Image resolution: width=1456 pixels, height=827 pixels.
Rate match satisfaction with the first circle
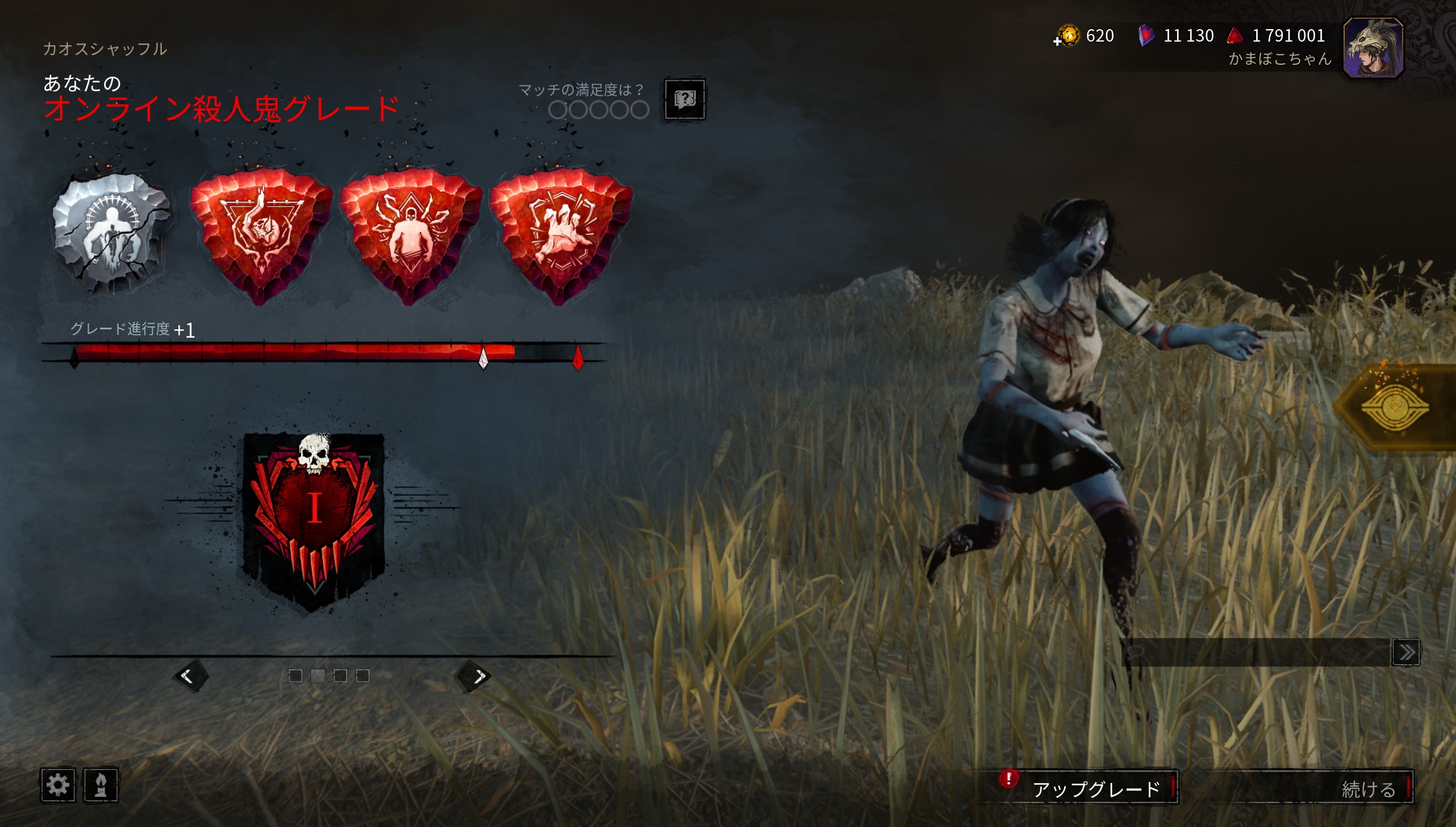(557, 110)
